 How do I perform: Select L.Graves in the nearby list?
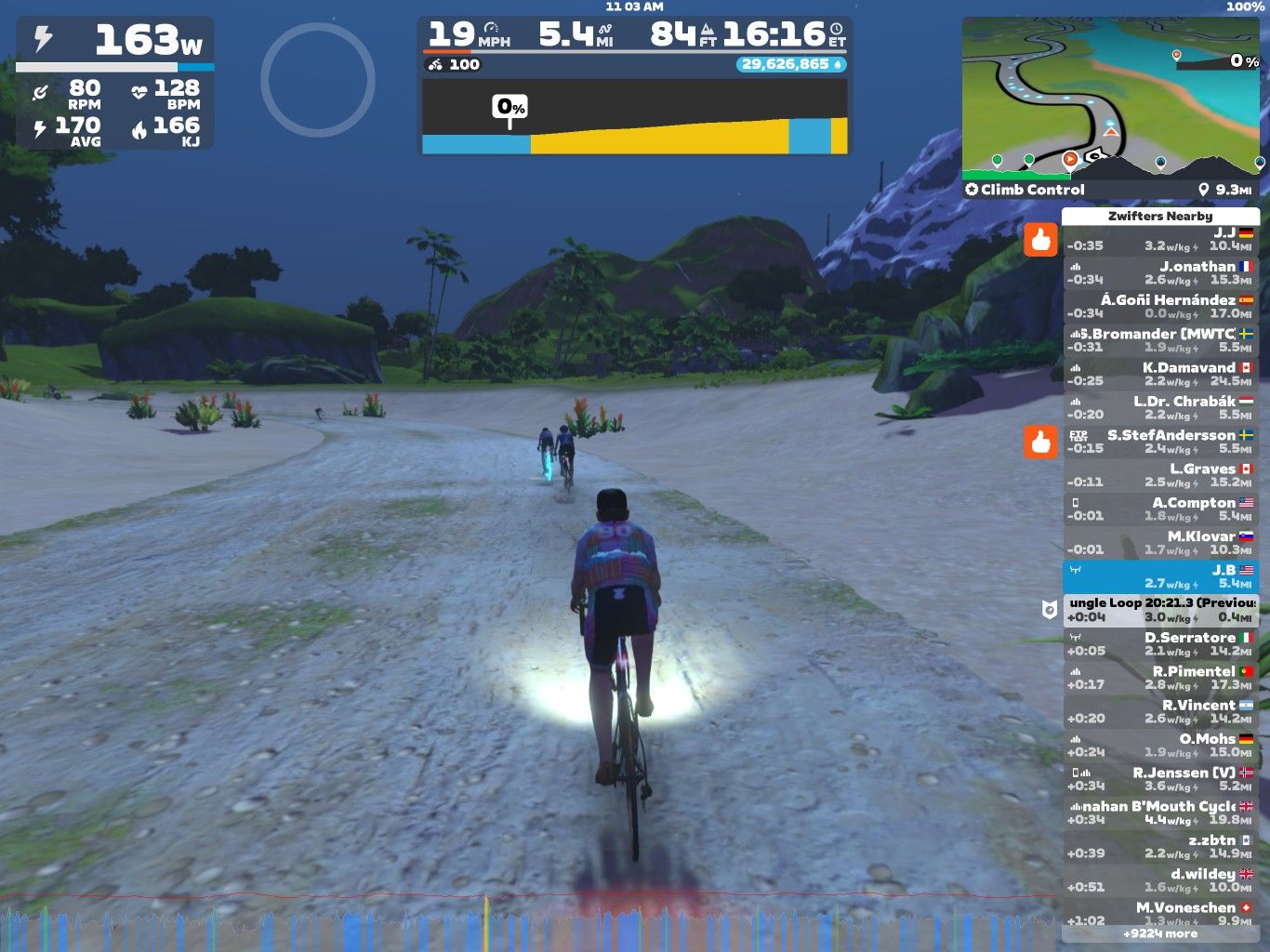point(1160,475)
